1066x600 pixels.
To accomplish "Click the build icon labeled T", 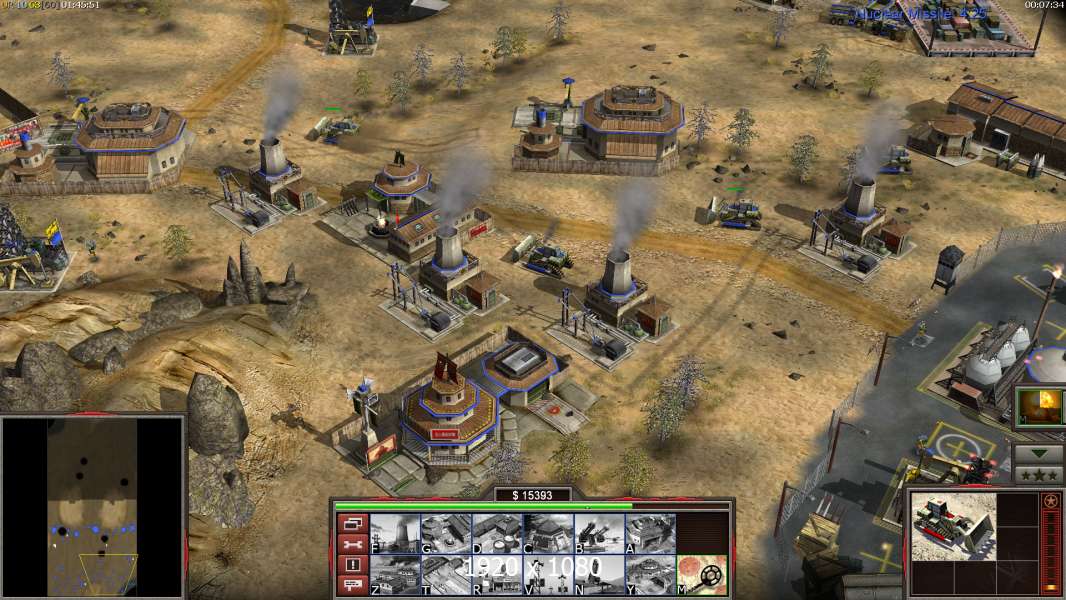I will (446, 574).
